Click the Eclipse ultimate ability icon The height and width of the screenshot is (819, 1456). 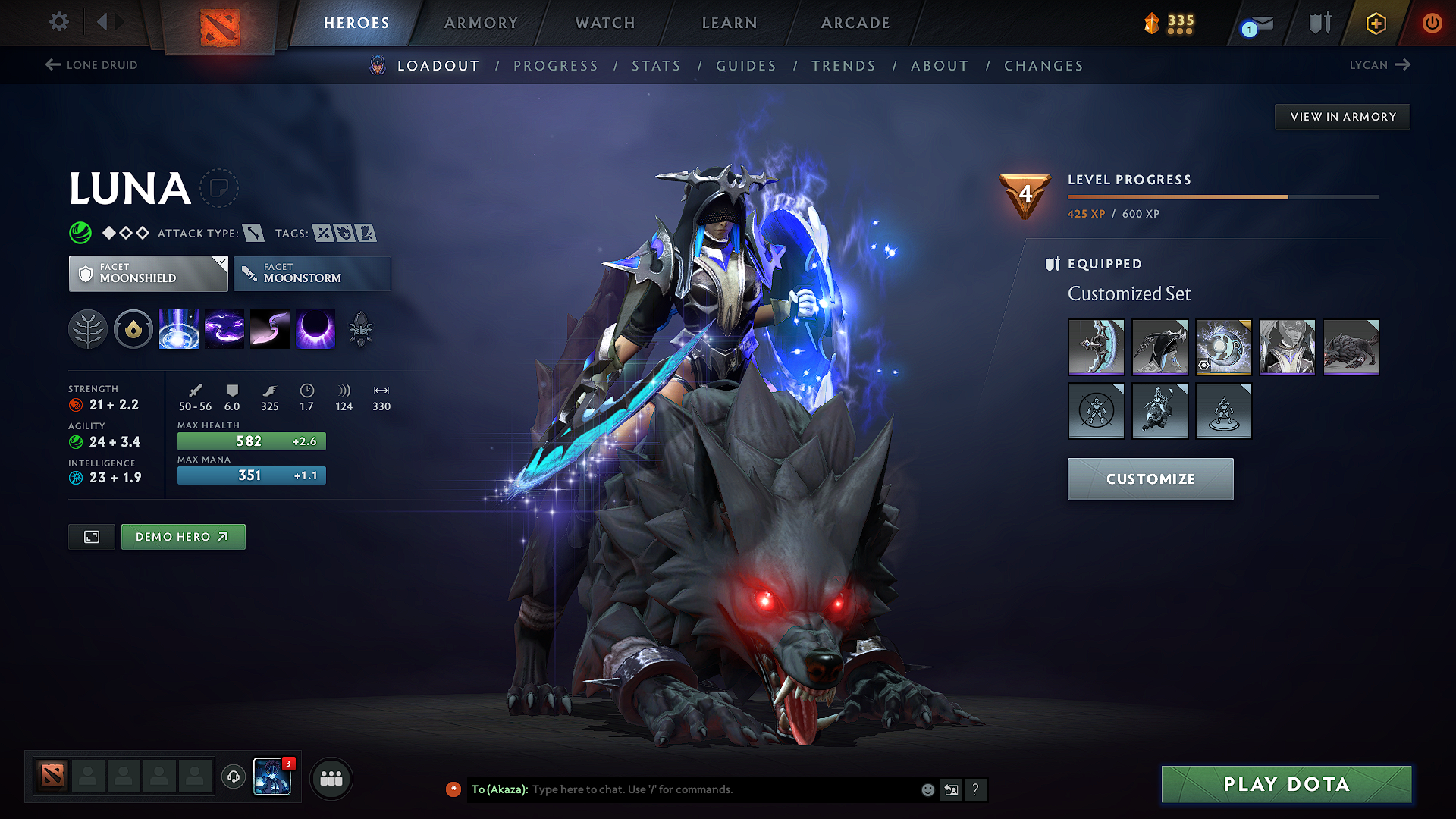(315, 329)
